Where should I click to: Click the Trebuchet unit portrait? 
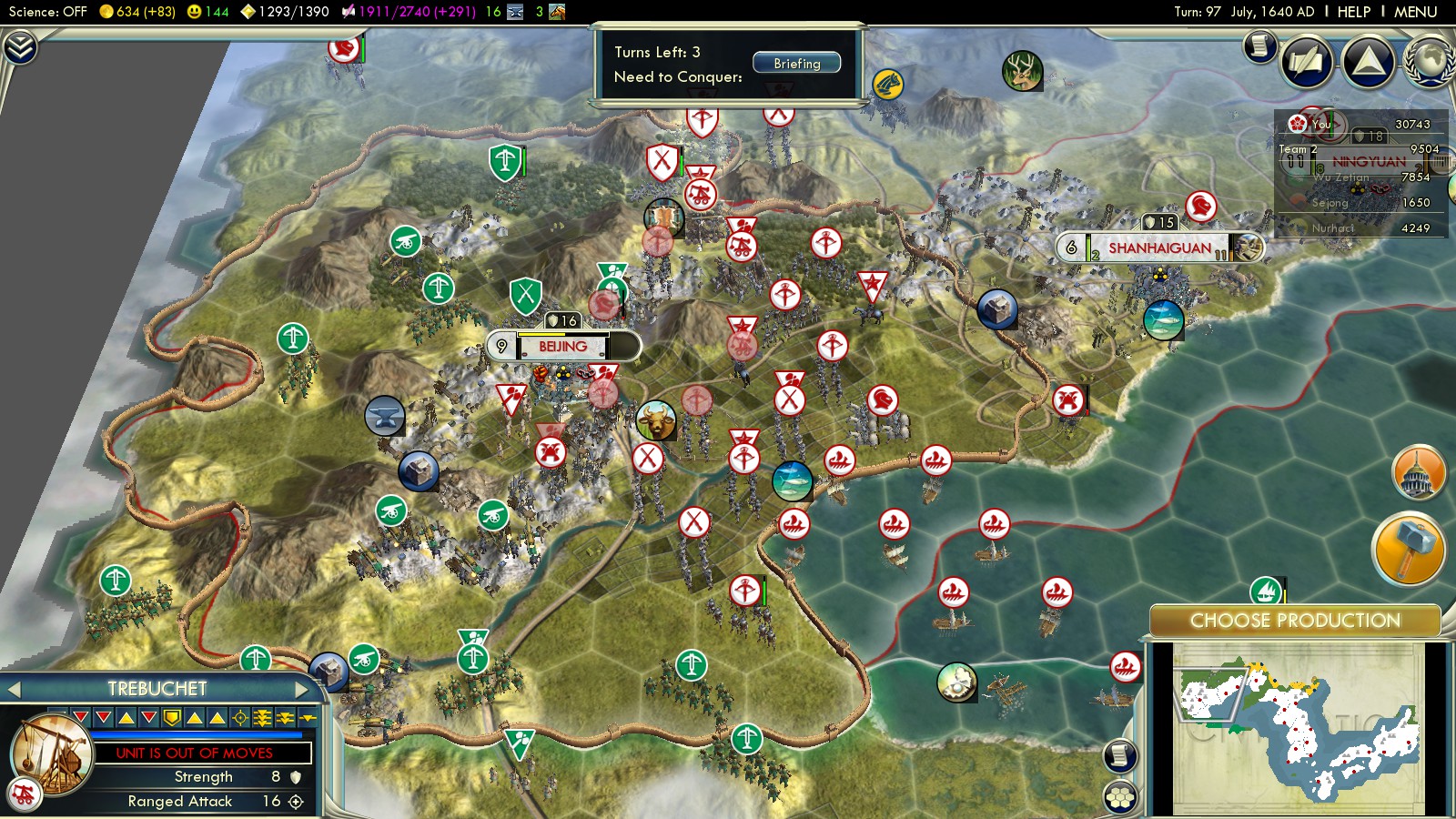52,753
